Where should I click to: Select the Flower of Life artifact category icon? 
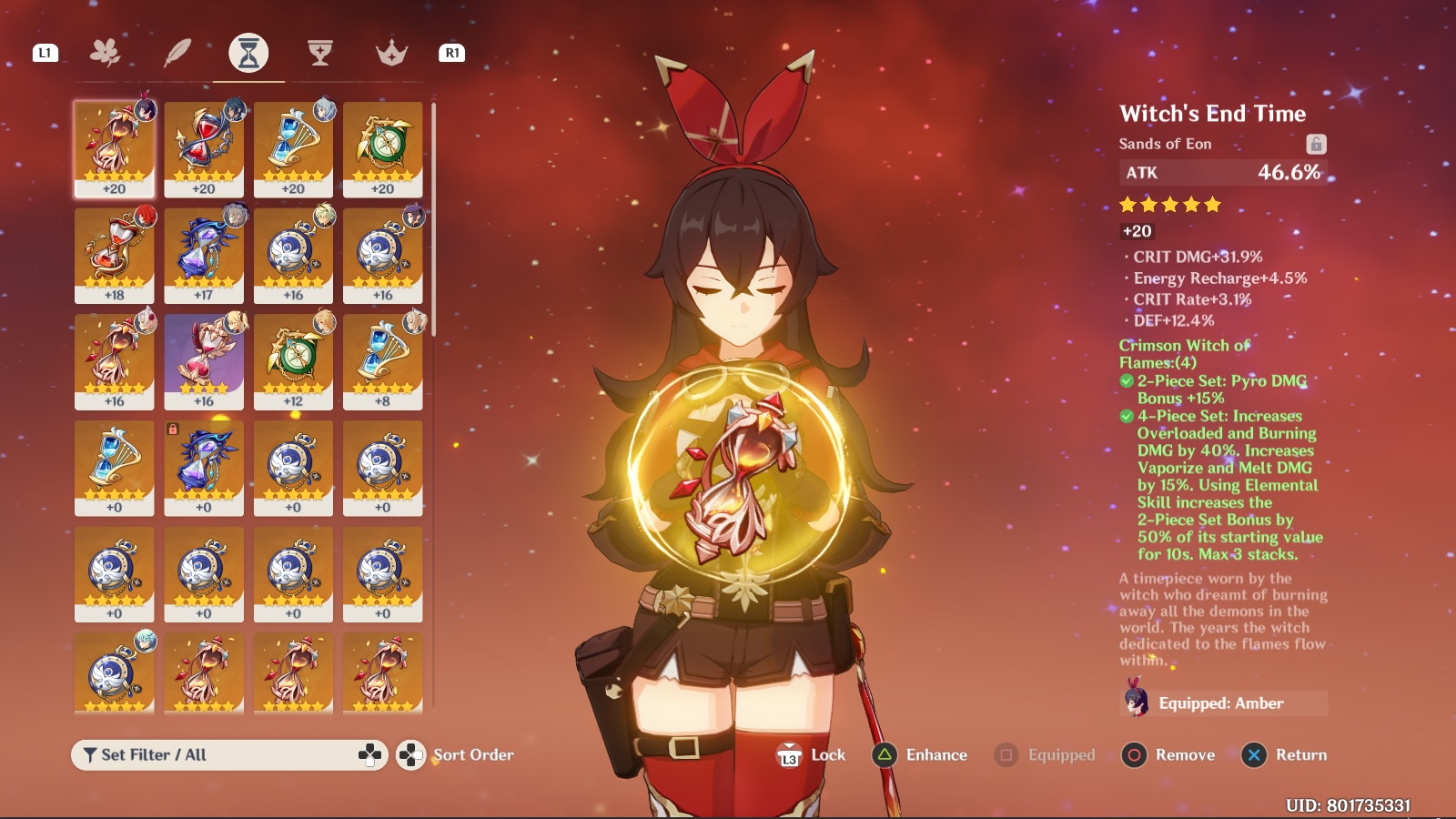[x=106, y=52]
